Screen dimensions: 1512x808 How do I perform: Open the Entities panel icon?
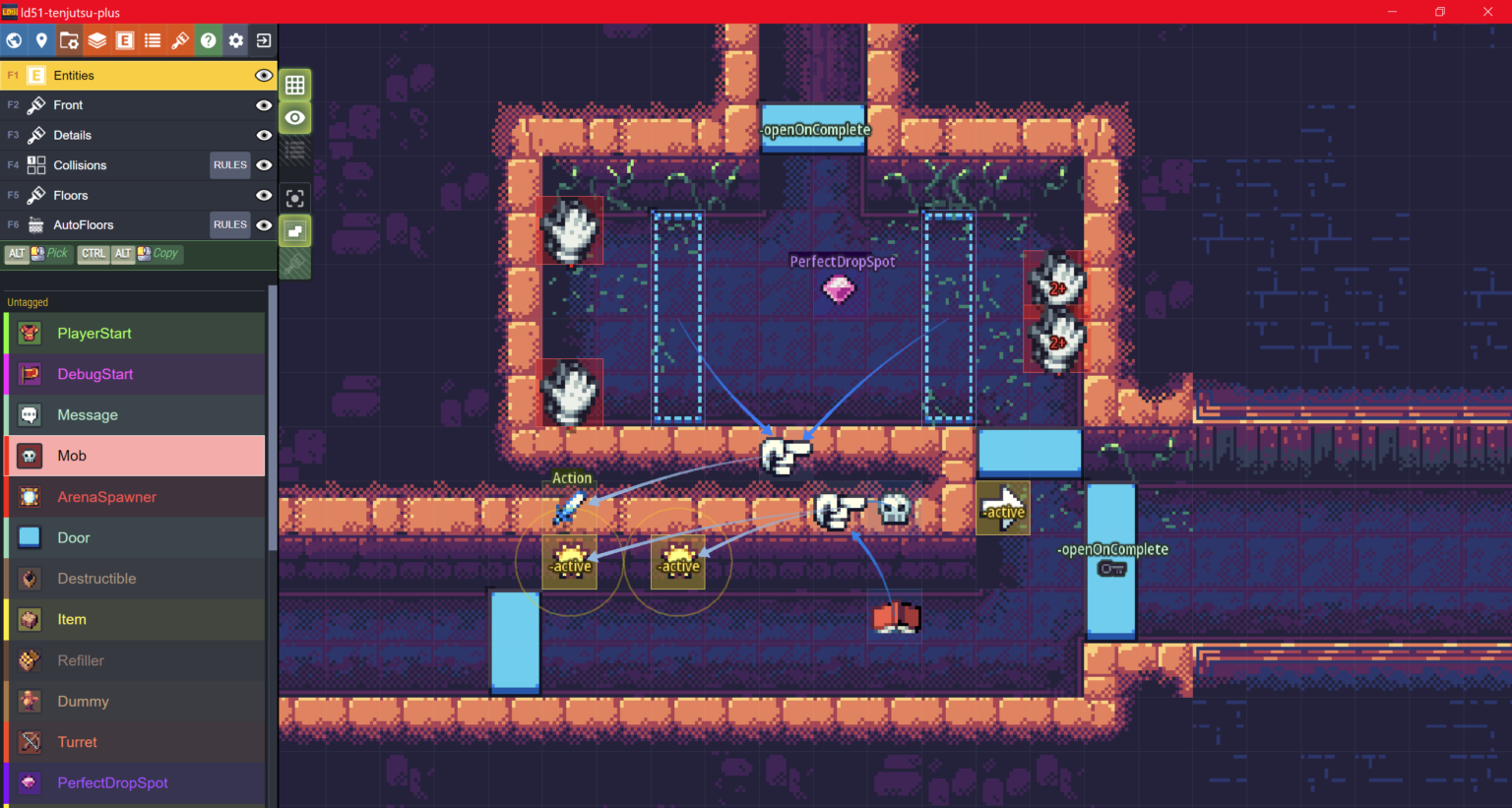(124, 40)
